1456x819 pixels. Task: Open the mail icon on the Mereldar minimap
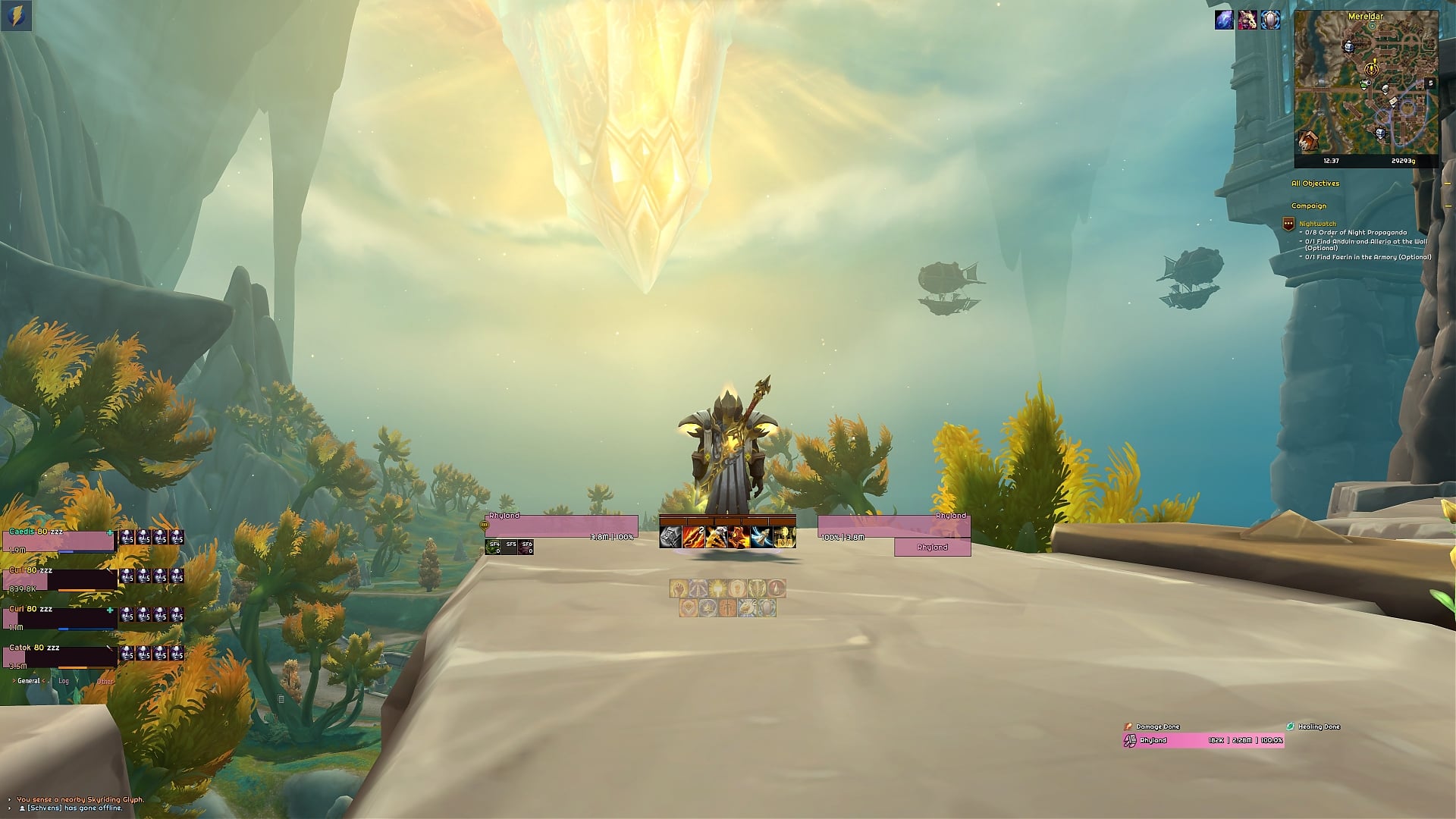click(x=1394, y=102)
